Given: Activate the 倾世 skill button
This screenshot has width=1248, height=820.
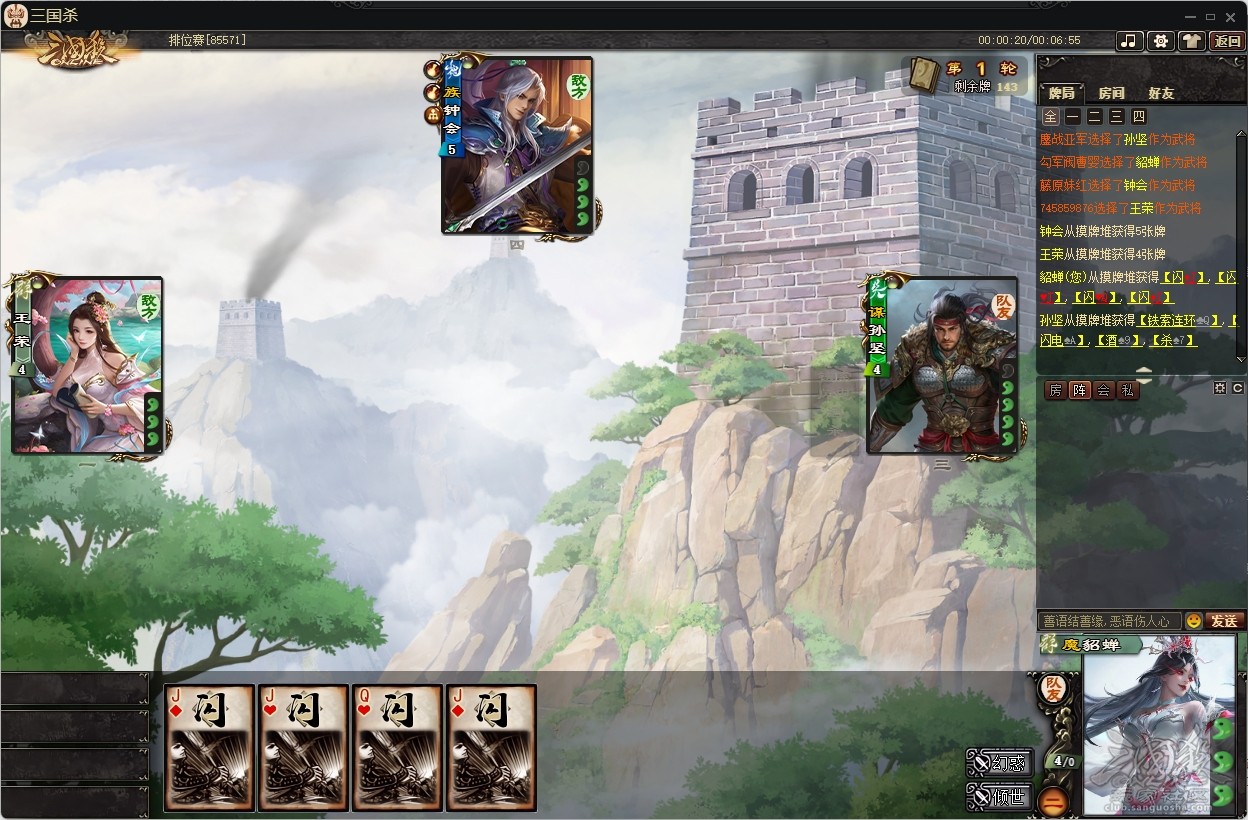Looking at the screenshot, I should (1000, 797).
